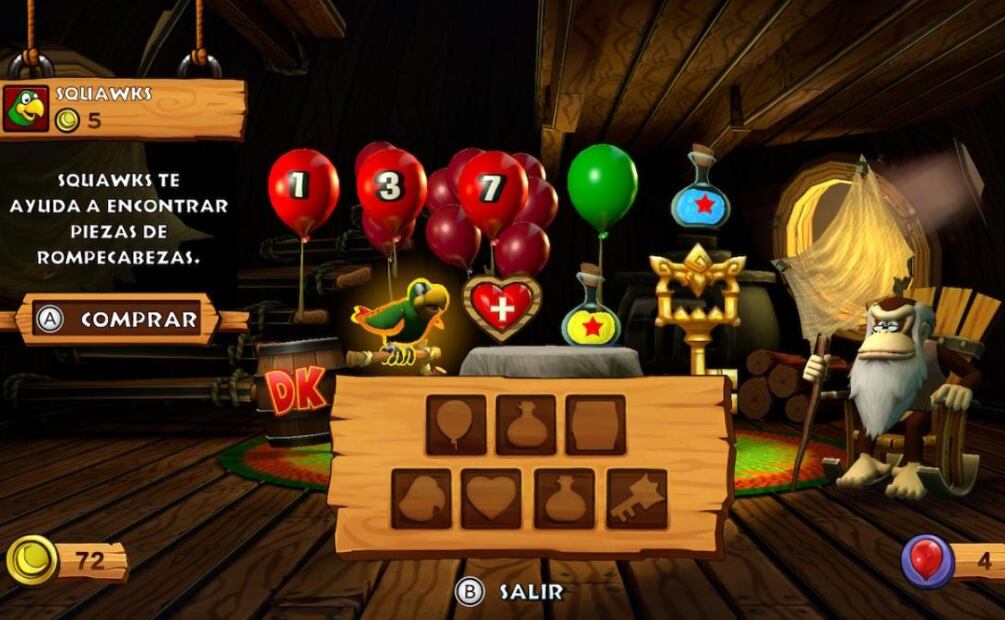Click the barrel silhouette inventory slot
This screenshot has height=620, width=1005.
[595, 425]
